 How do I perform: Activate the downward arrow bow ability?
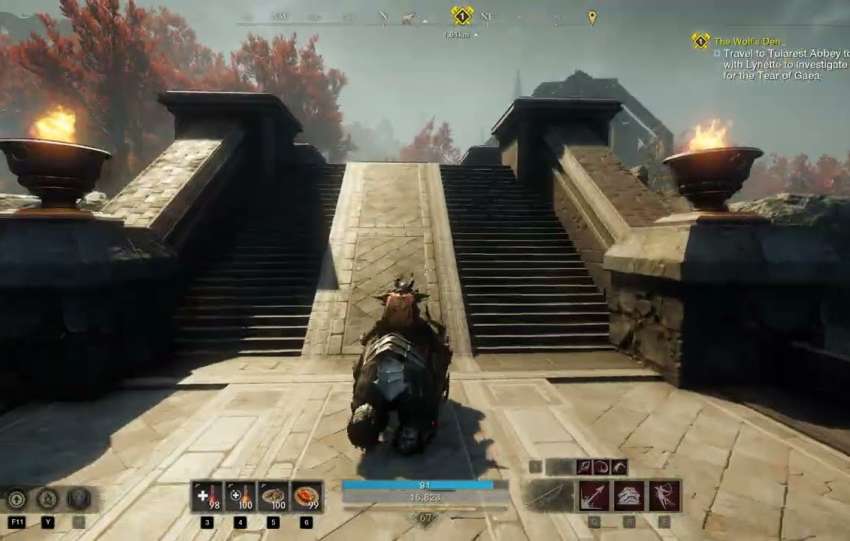(x=594, y=496)
